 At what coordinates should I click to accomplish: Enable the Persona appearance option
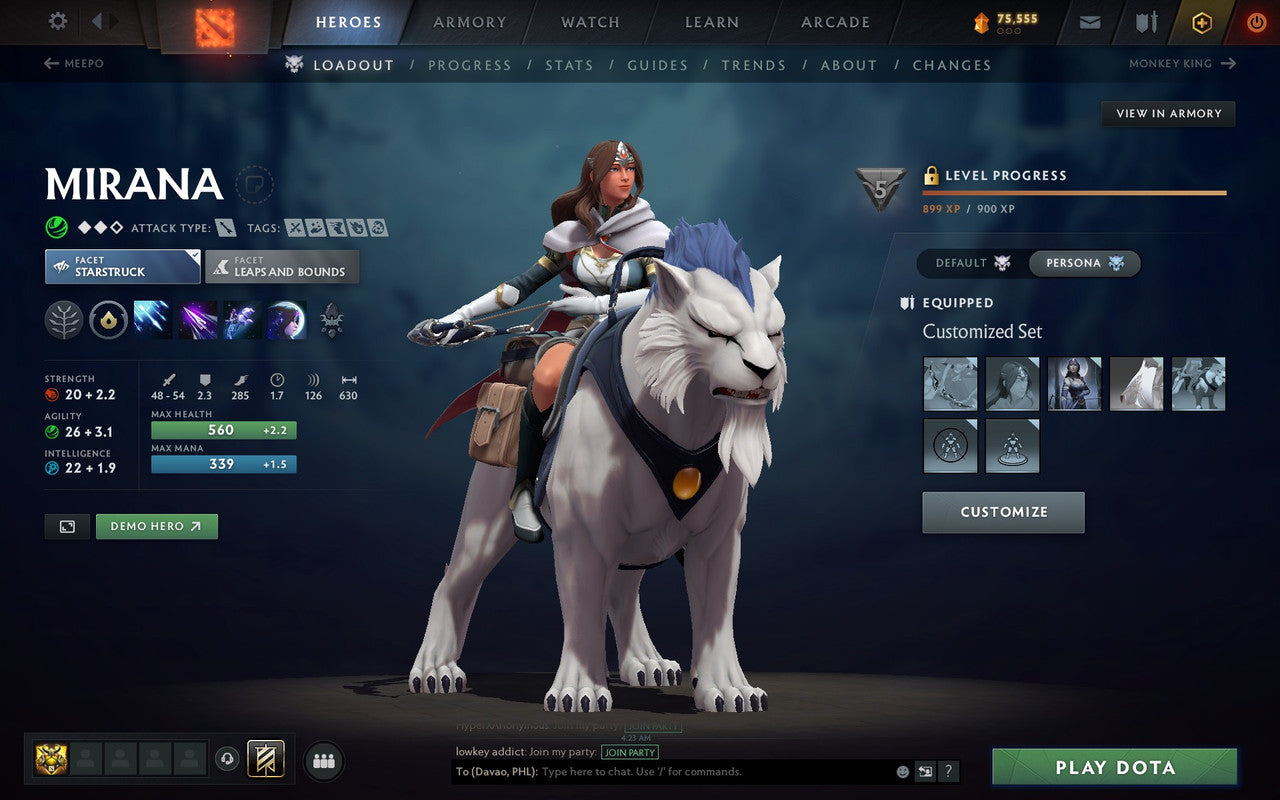pos(1084,263)
